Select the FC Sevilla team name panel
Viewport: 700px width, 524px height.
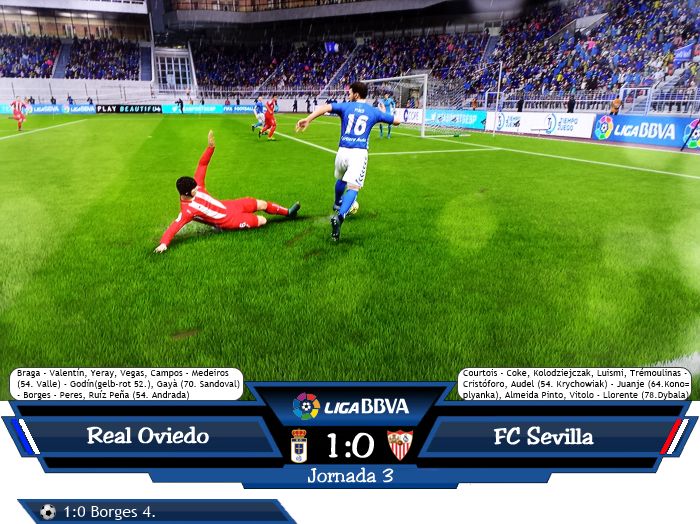point(543,437)
